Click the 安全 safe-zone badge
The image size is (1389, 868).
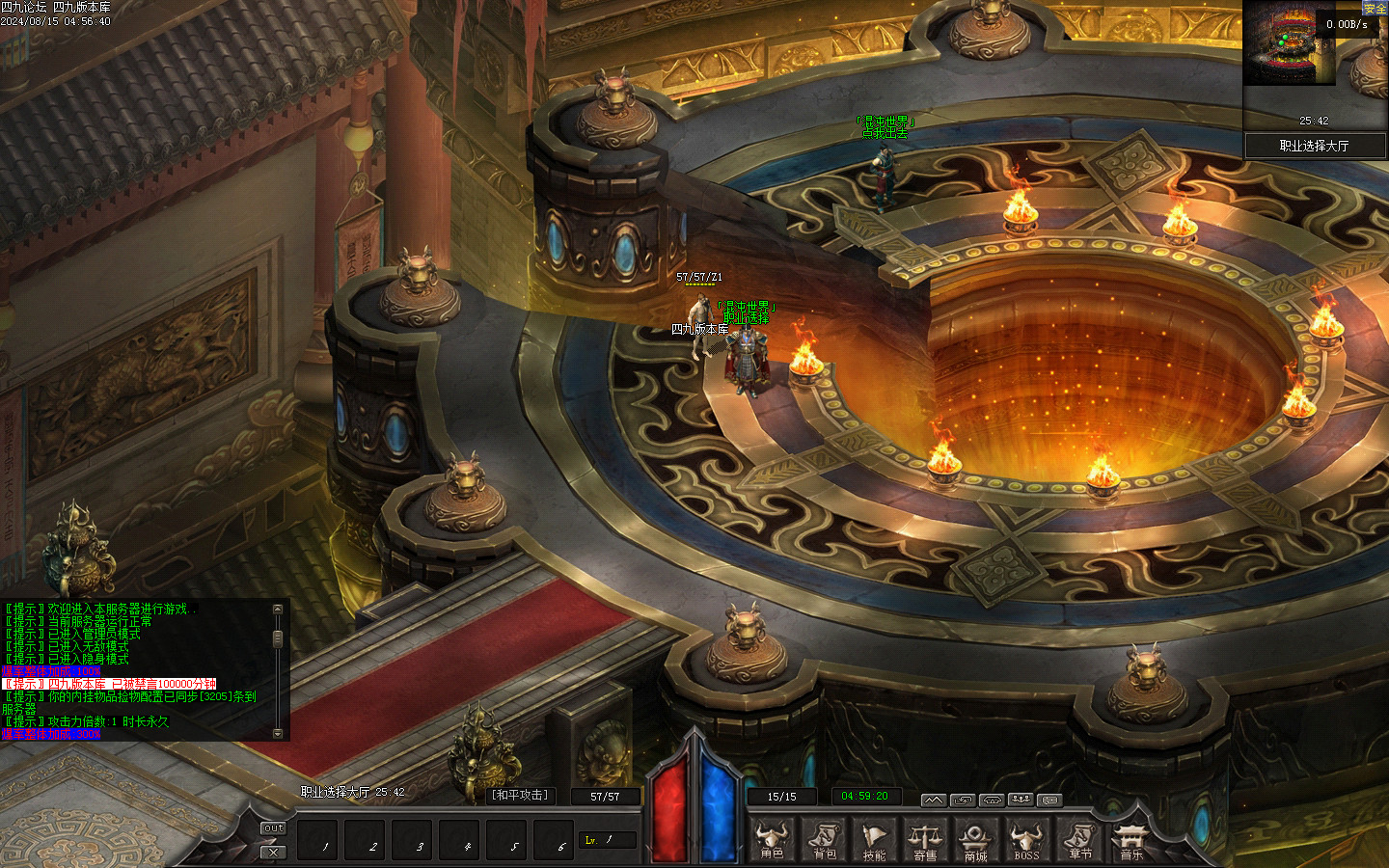pyautogui.click(x=1375, y=8)
